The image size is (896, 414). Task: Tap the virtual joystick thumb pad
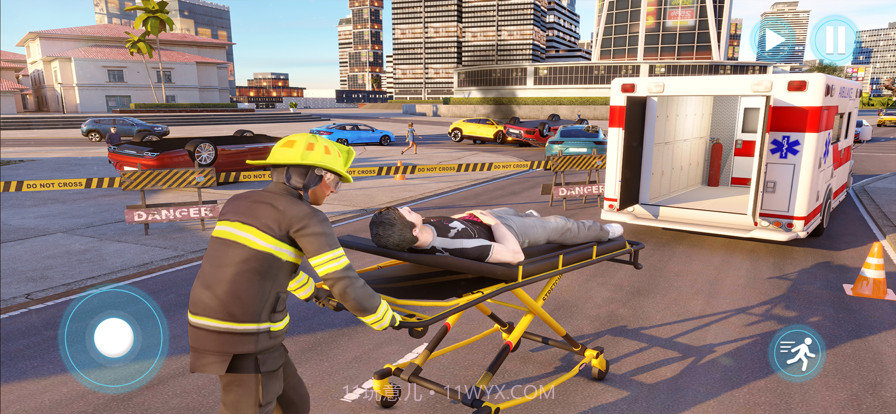click(x=114, y=338)
